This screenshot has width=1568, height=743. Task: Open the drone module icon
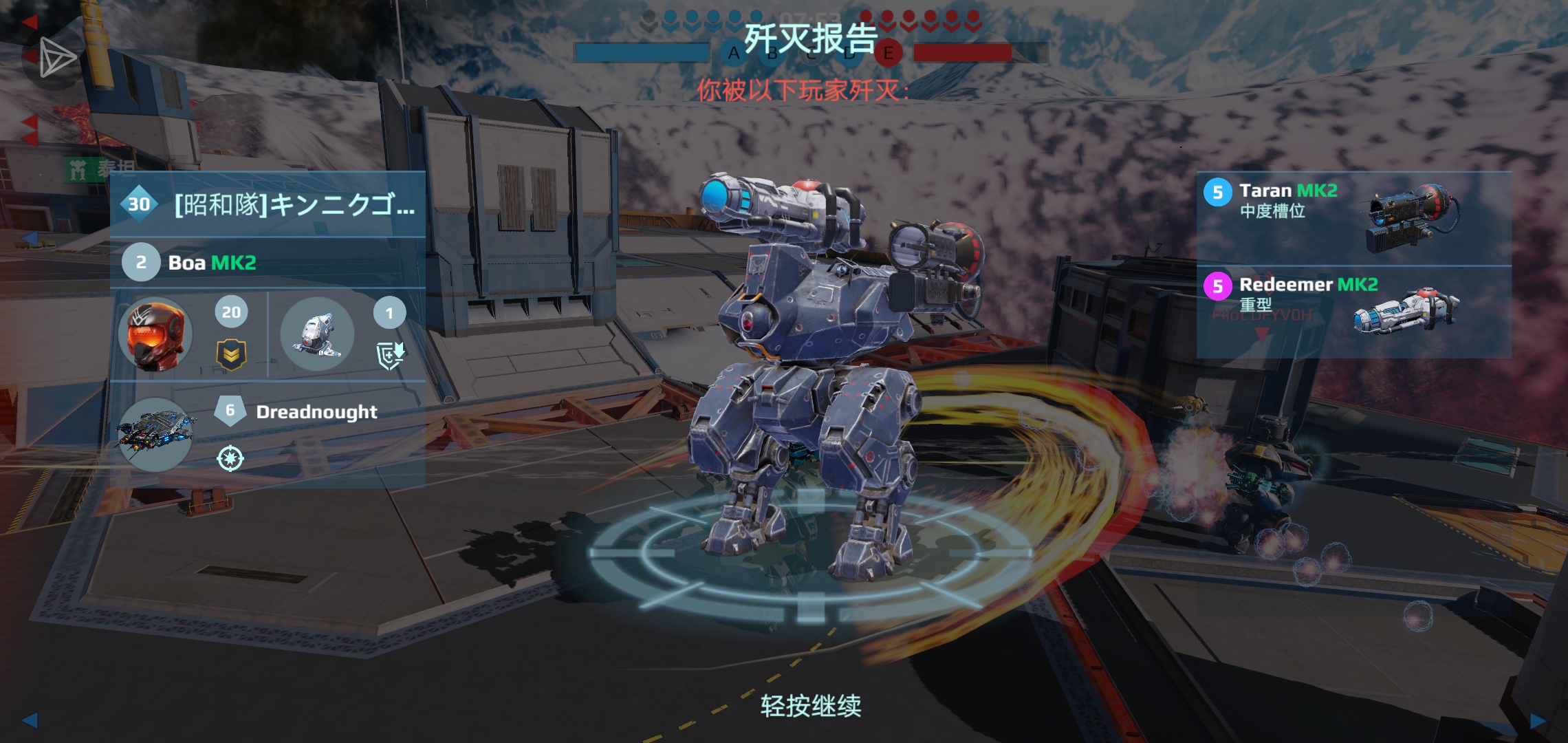point(316,334)
